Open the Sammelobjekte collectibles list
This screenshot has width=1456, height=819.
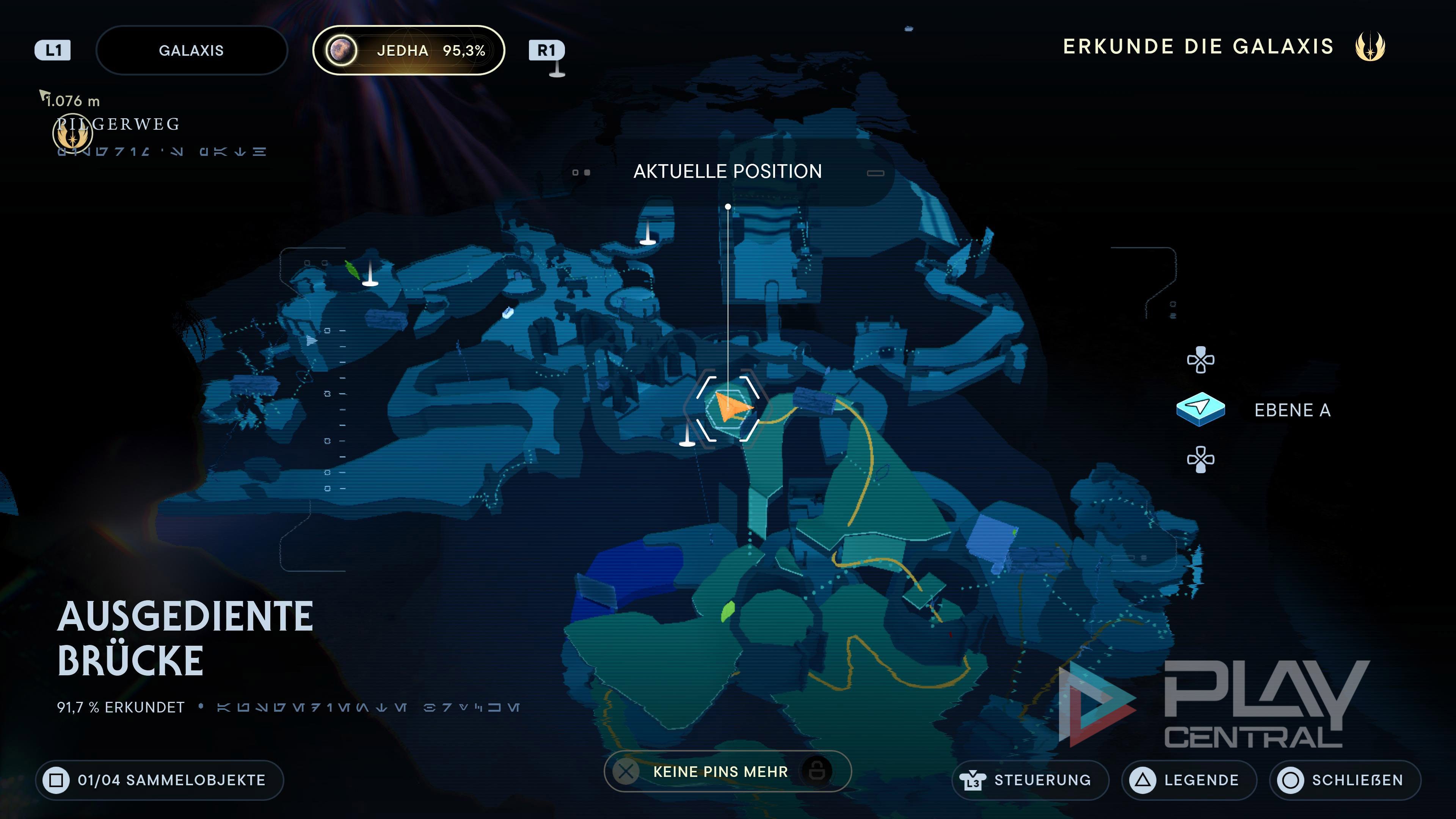pos(159,780)
